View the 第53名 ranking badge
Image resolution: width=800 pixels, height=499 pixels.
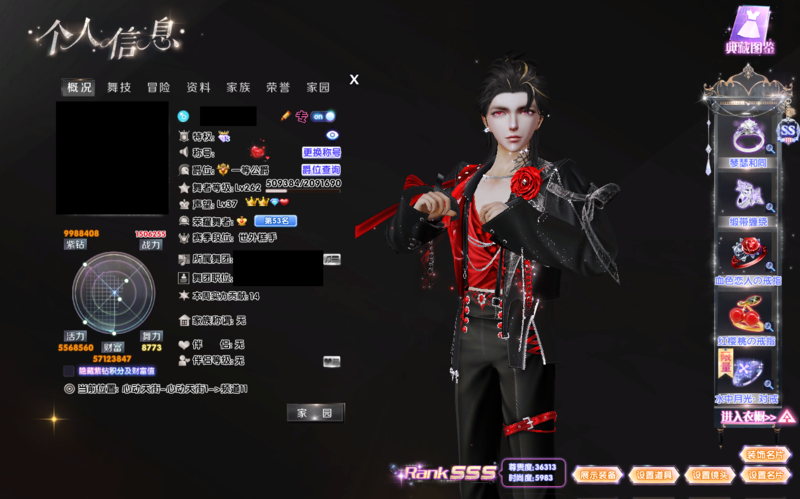pyautogui.click(x=275, y=220)
